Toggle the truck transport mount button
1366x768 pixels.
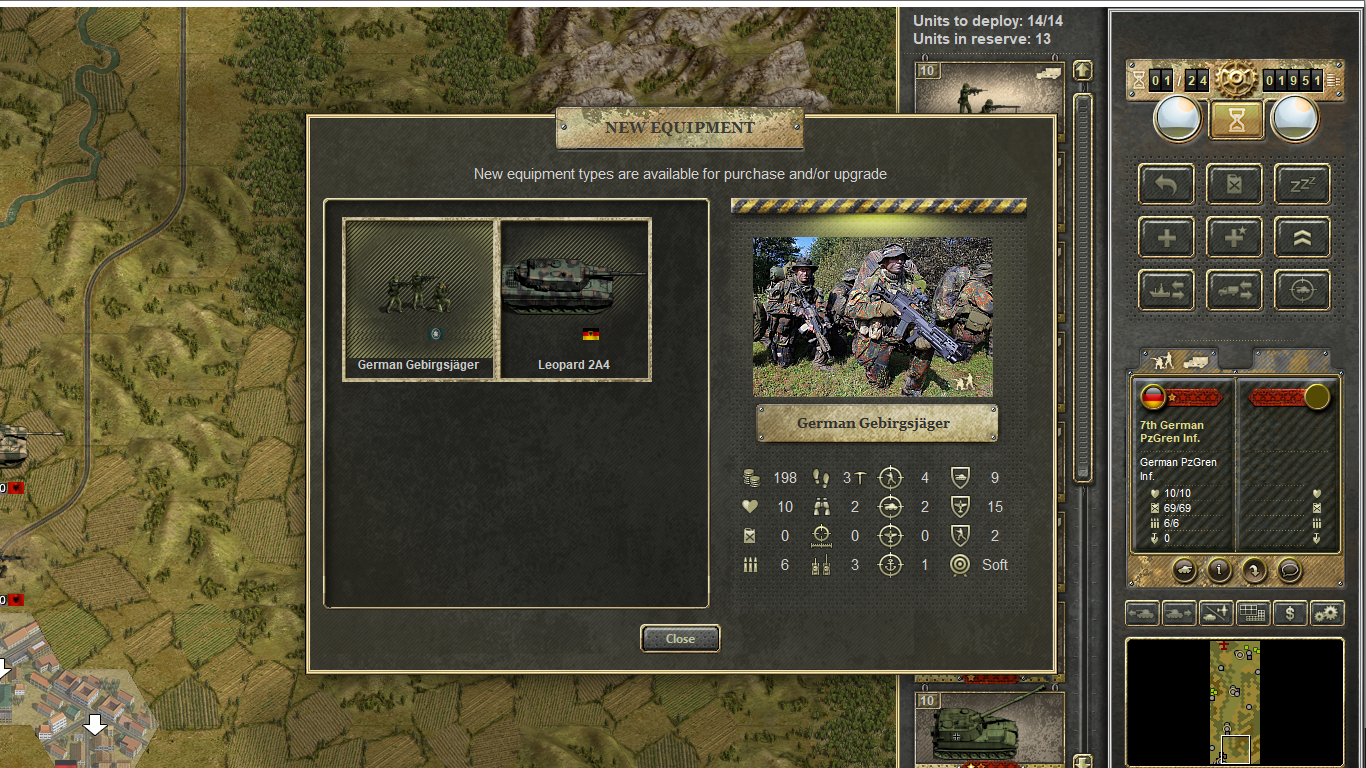click(1234, 291)
